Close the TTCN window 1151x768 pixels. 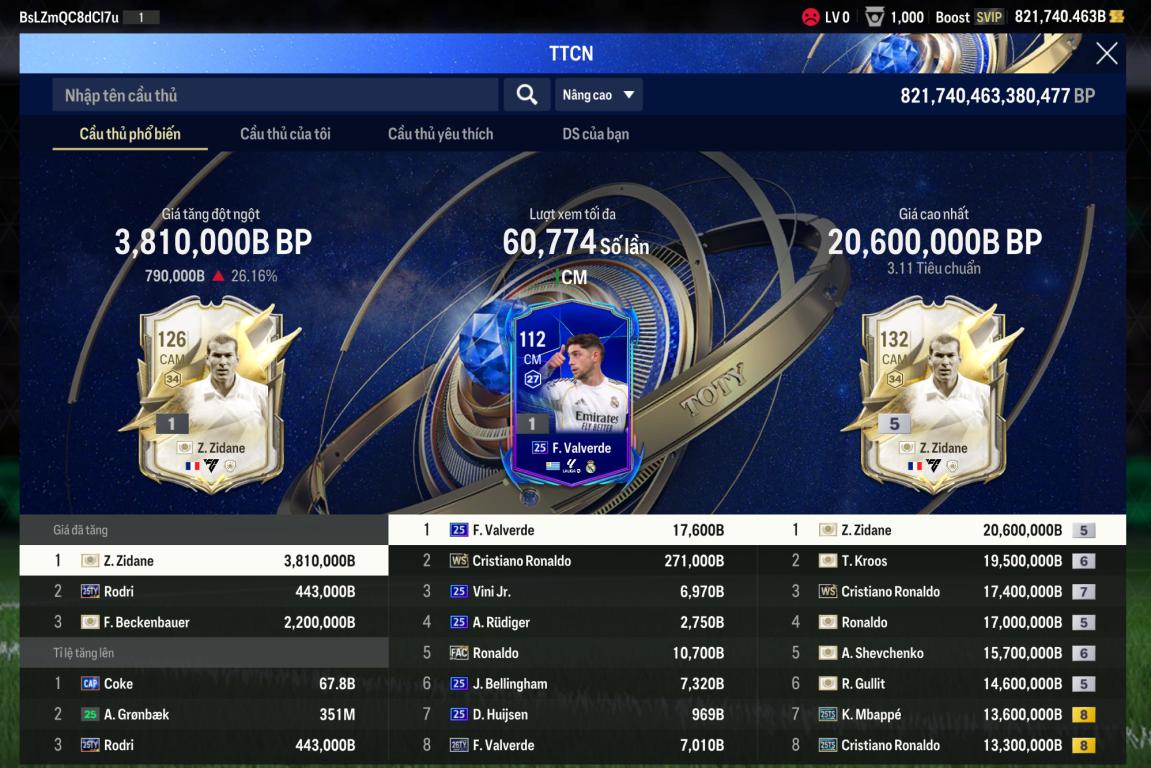pyautogui.click(x=1106, y=54)
